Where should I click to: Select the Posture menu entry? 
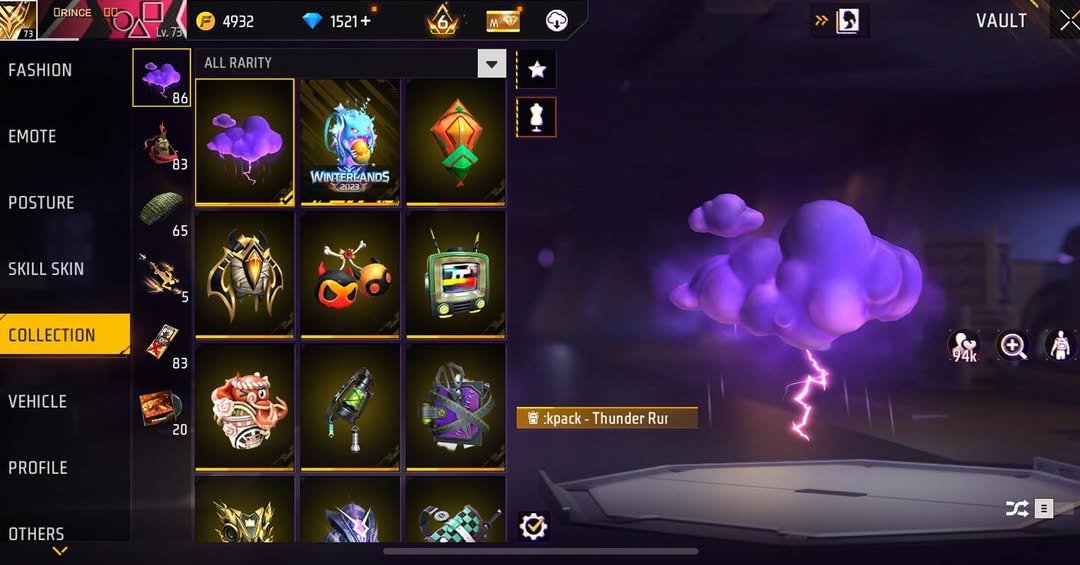(41, 202)
